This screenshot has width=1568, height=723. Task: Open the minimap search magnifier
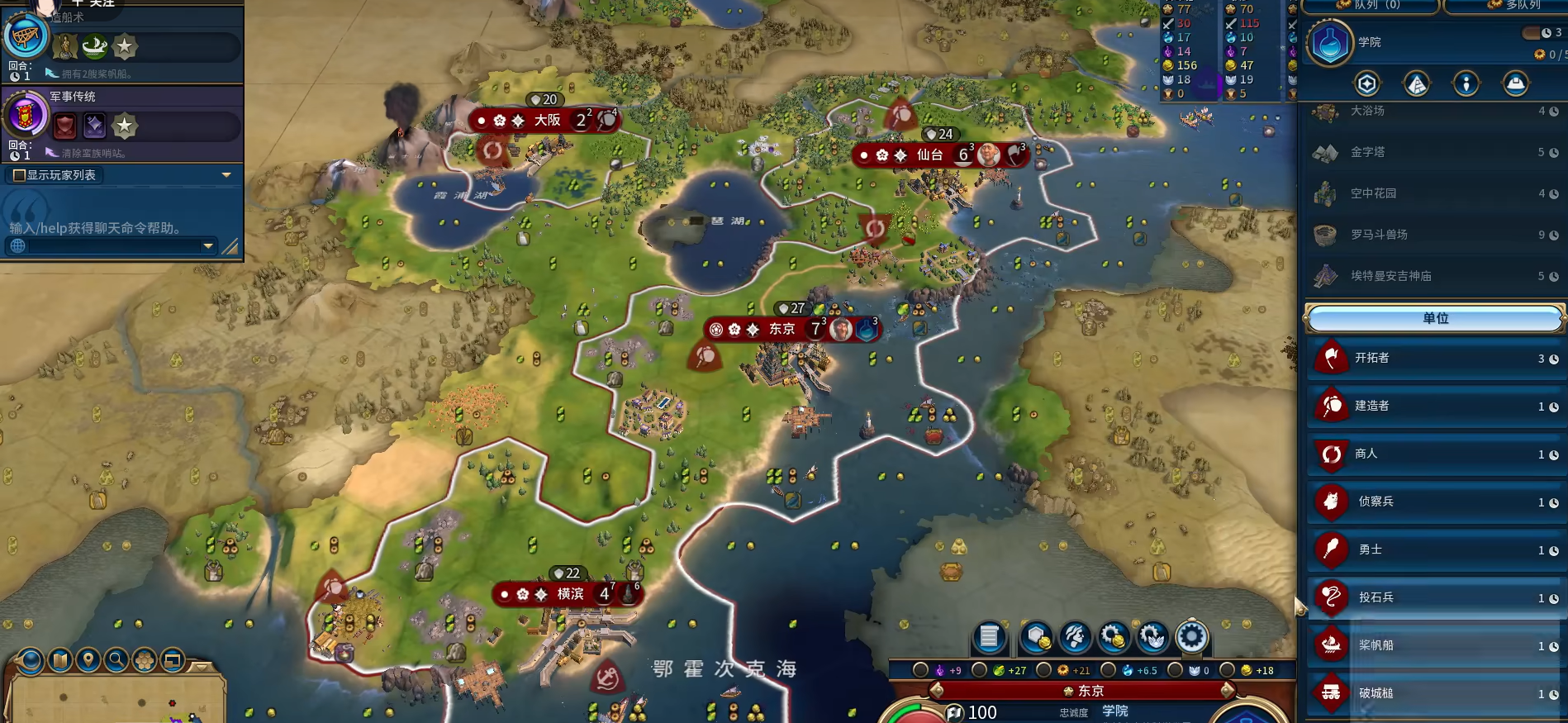coord(116,660)
